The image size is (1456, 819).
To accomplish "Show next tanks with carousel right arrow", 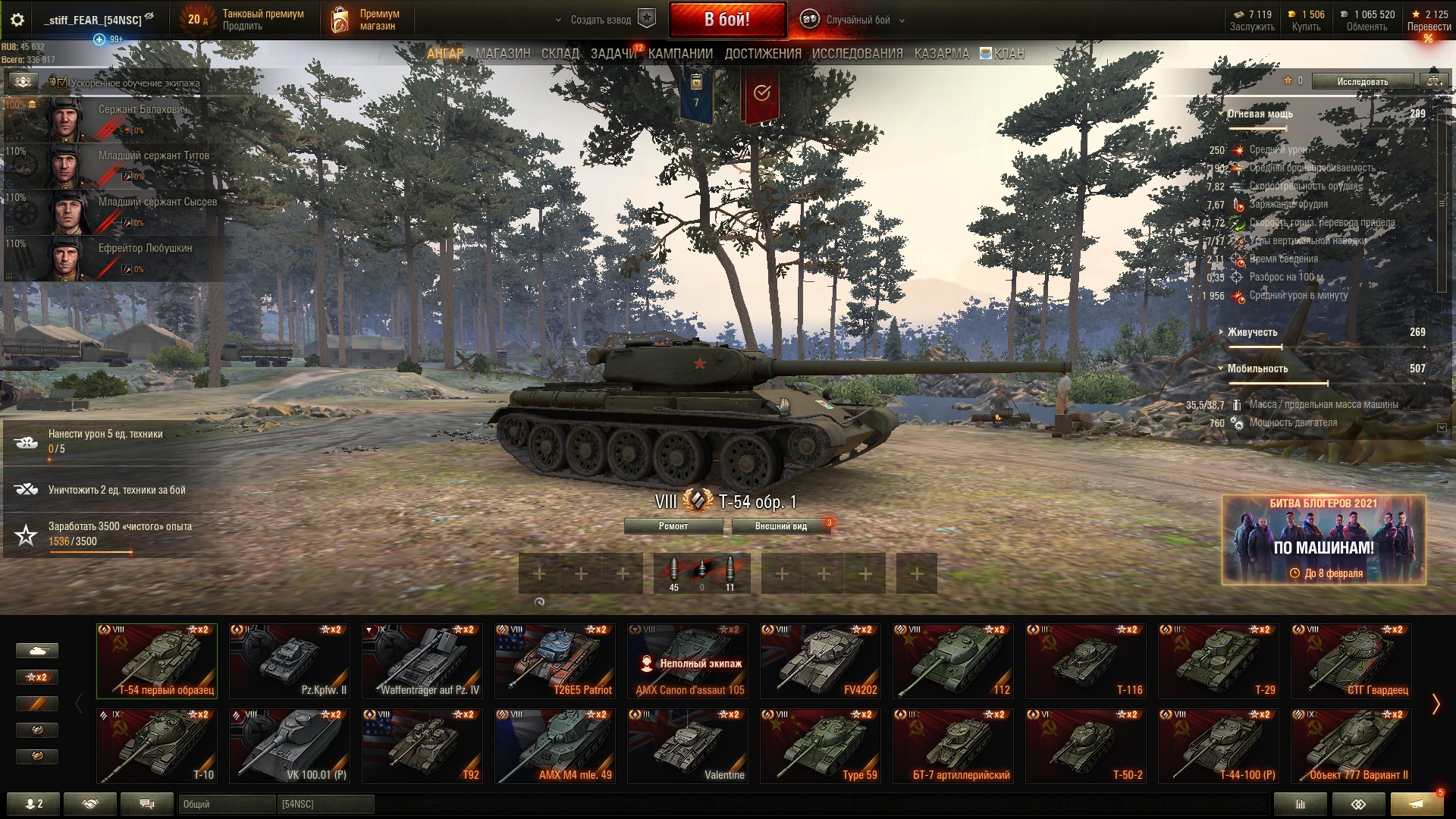I will [1435, 704].
